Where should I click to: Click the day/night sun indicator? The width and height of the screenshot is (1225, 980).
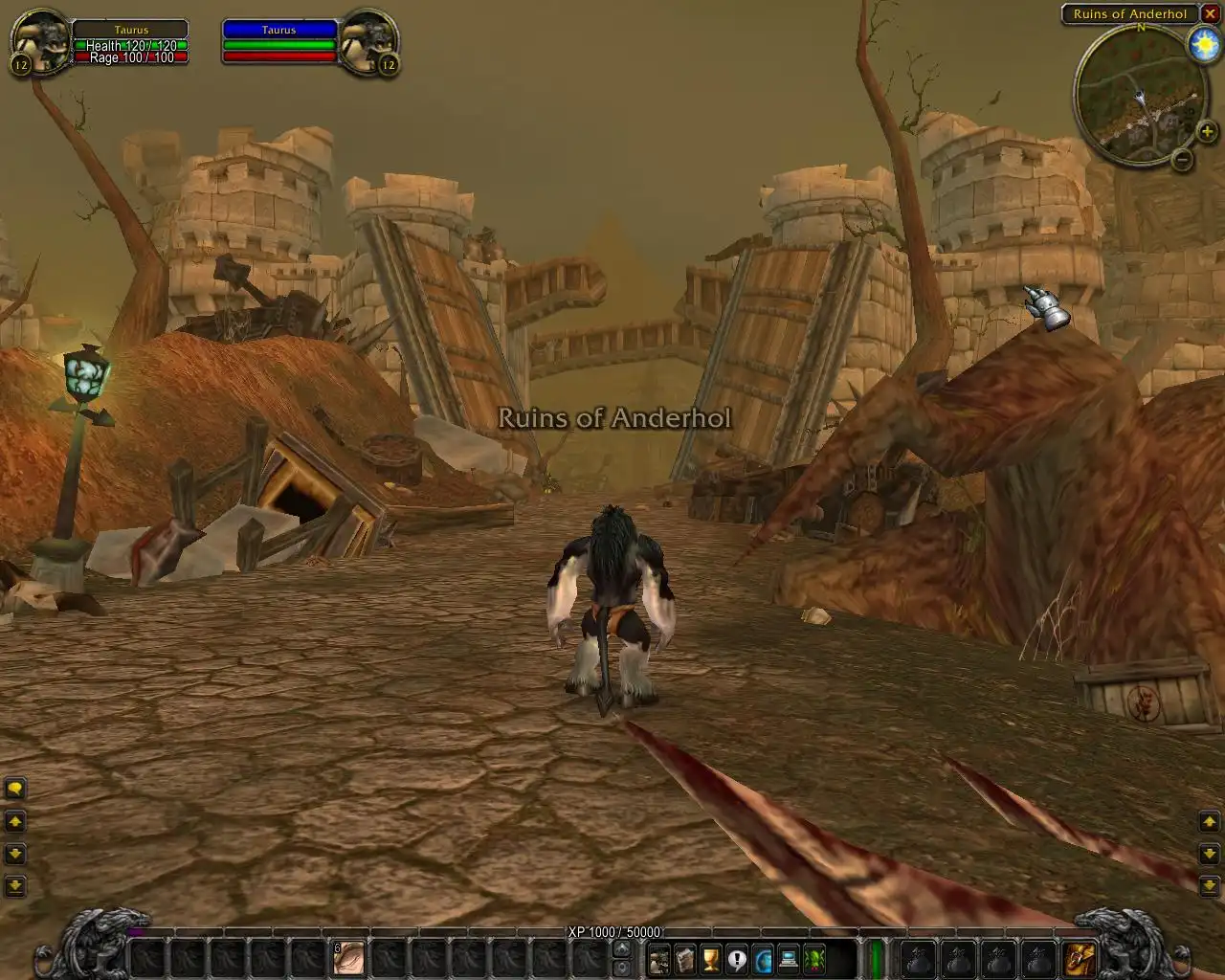click(1202, 45)
